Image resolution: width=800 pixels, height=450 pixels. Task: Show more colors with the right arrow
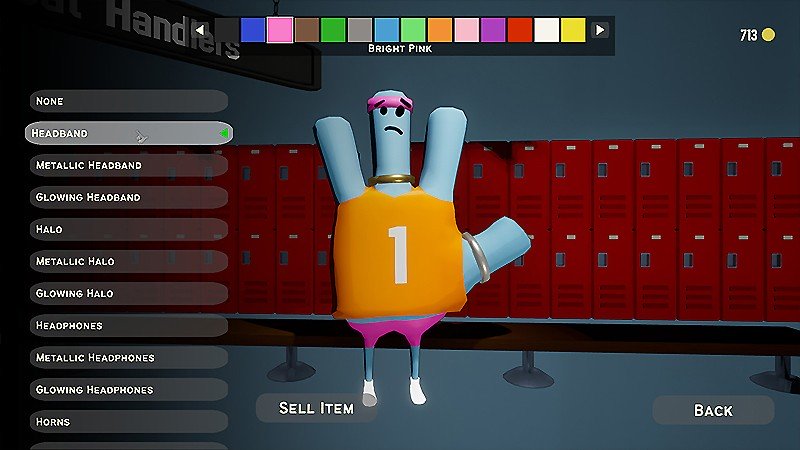tap(600, 29)
